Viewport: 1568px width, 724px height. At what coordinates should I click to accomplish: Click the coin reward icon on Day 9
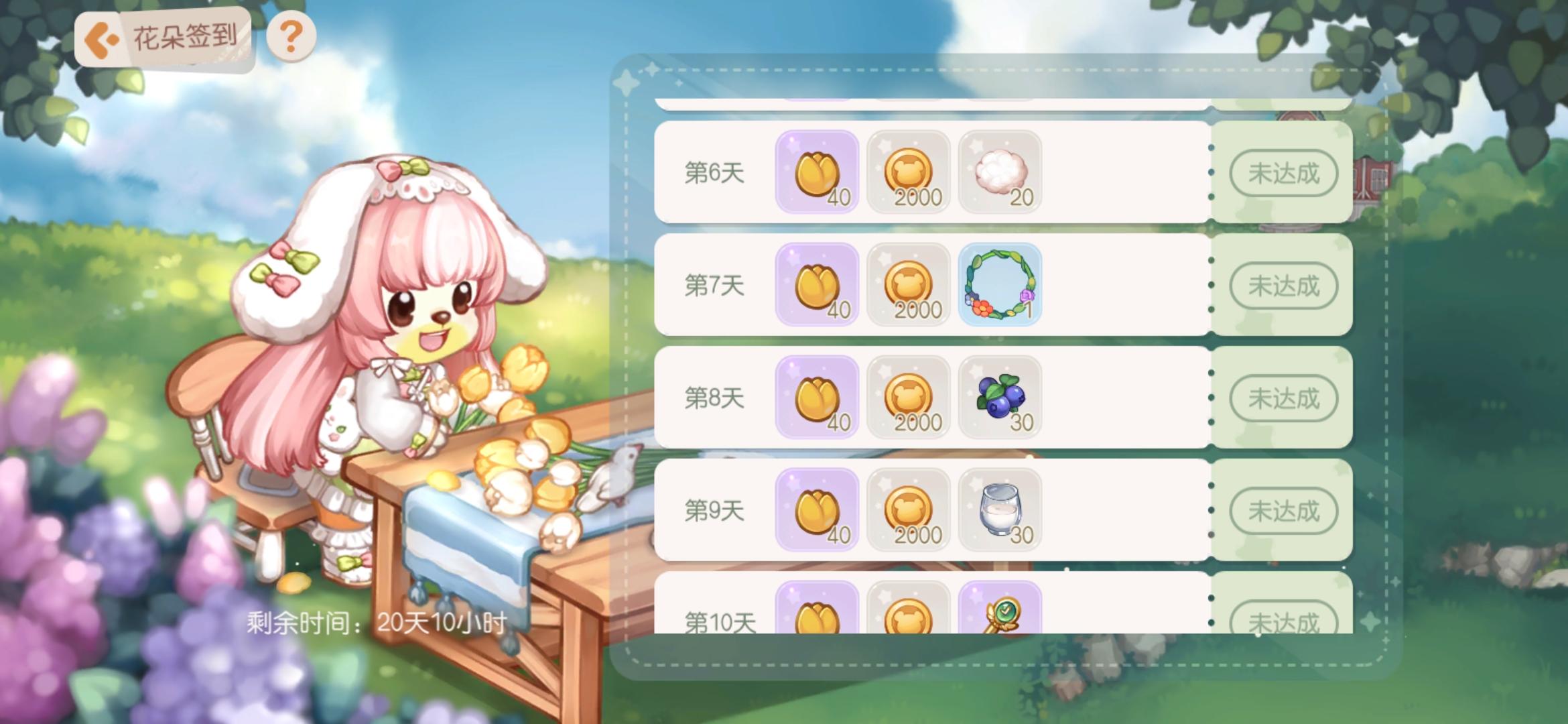[x=909, y=511]
